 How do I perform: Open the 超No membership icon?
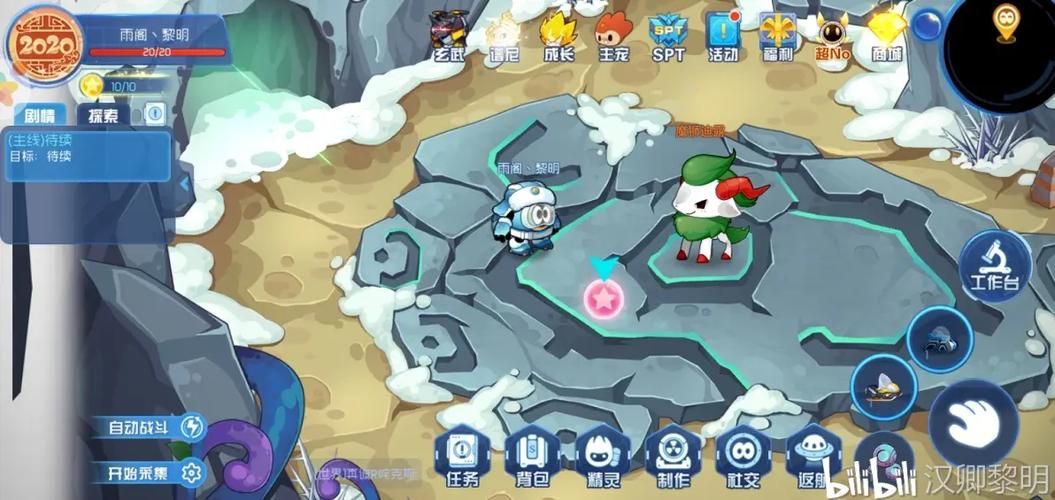pyautogui.click(x=831, y=33)
